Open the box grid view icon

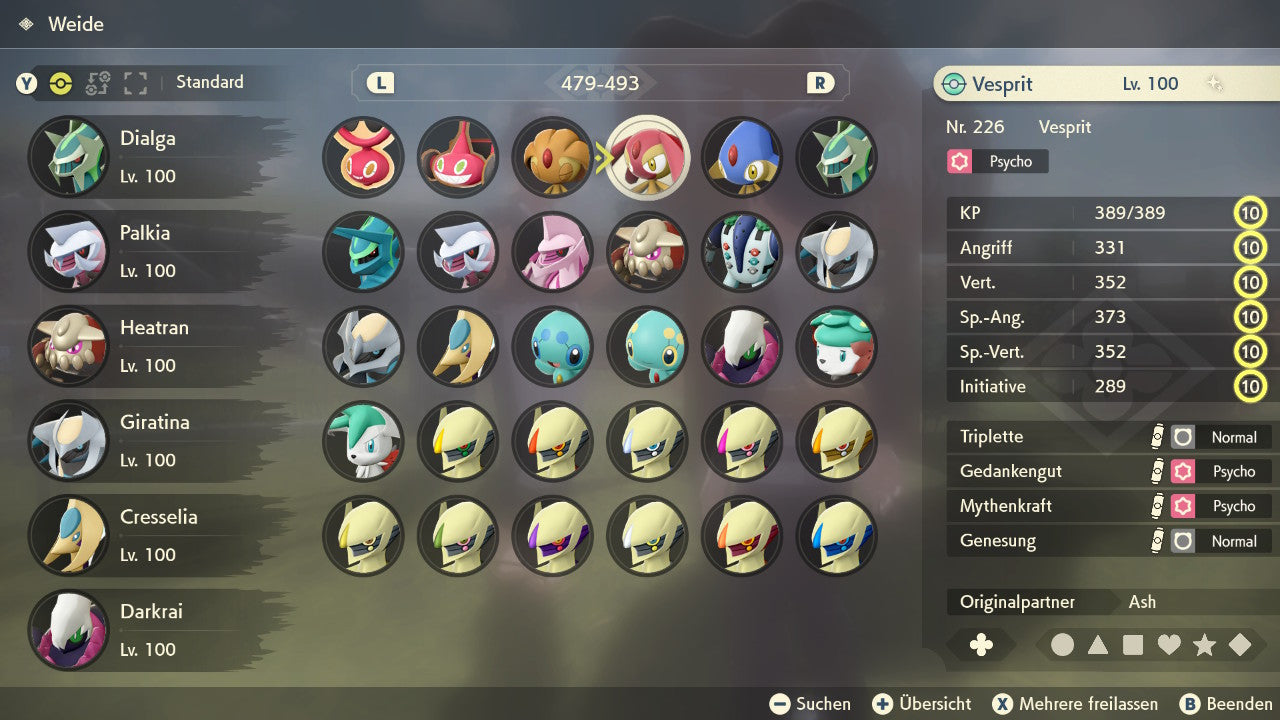(135, 84)
